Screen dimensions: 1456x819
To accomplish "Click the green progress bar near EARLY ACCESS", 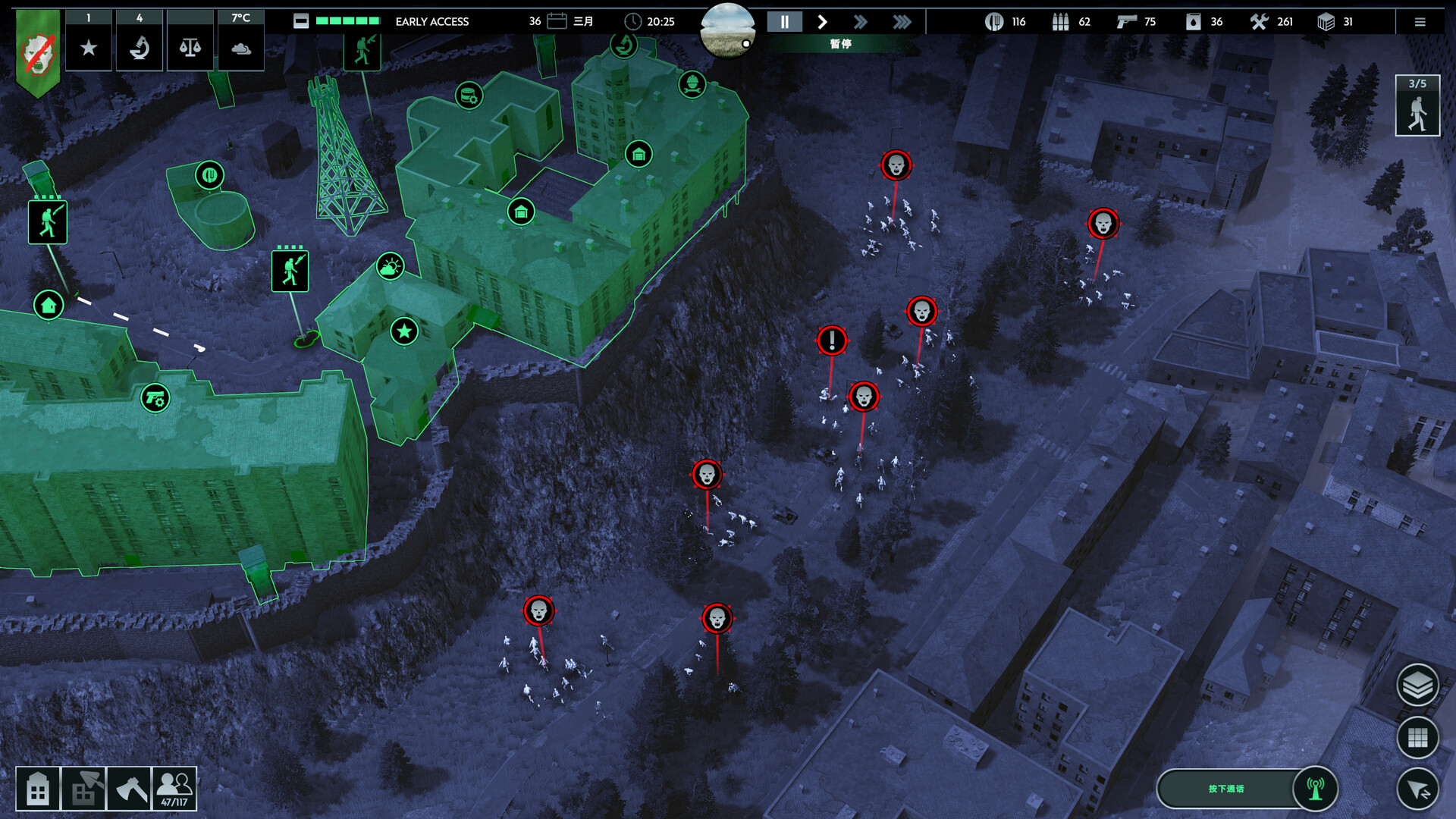I will (347, 22).
